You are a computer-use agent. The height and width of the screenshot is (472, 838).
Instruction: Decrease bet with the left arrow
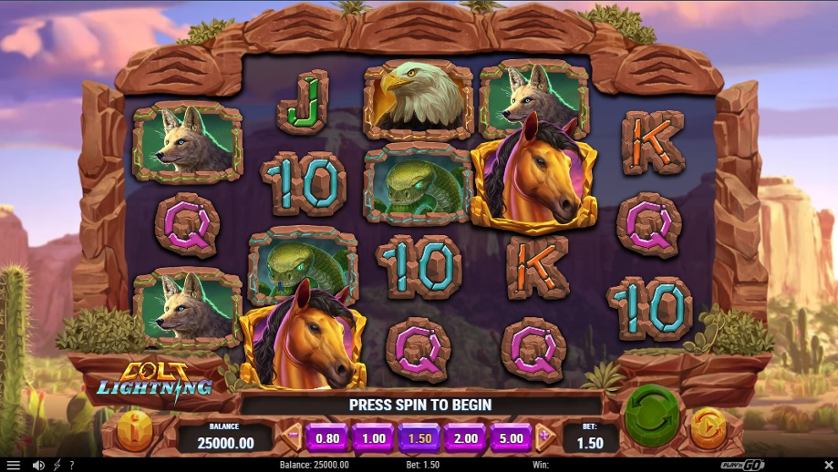coord(293,437)
